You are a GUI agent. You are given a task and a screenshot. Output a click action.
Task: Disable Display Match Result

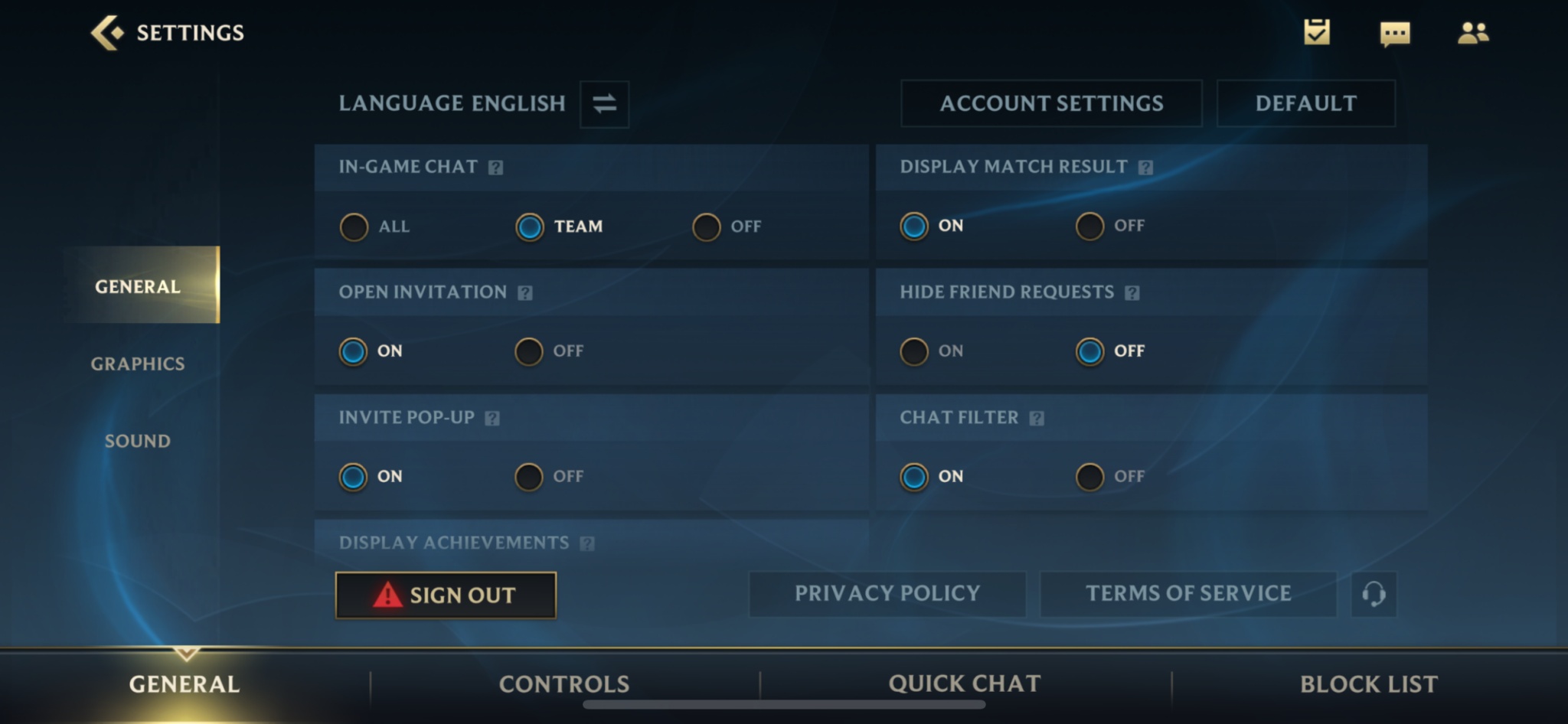point(1089,226)
